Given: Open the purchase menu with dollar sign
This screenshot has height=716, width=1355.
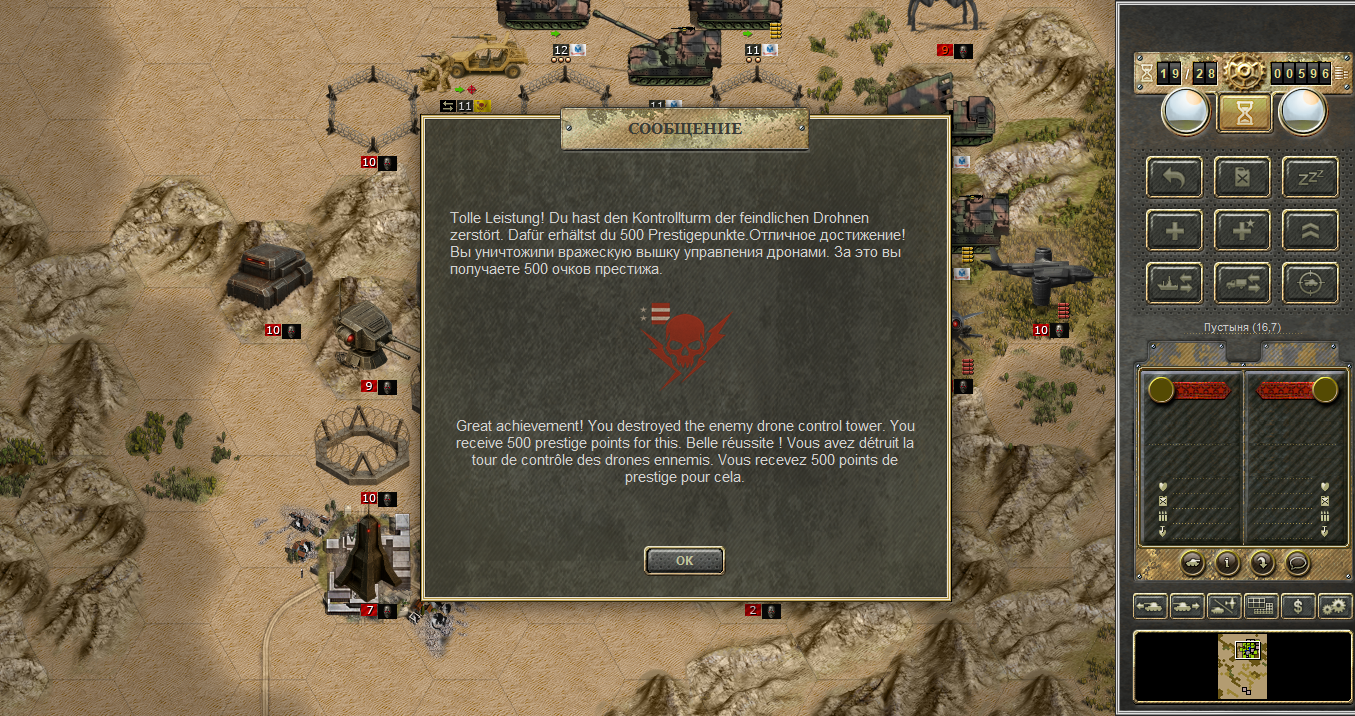Looking at the screenshot, I should pyautogui.click(x=1298, y=606).
